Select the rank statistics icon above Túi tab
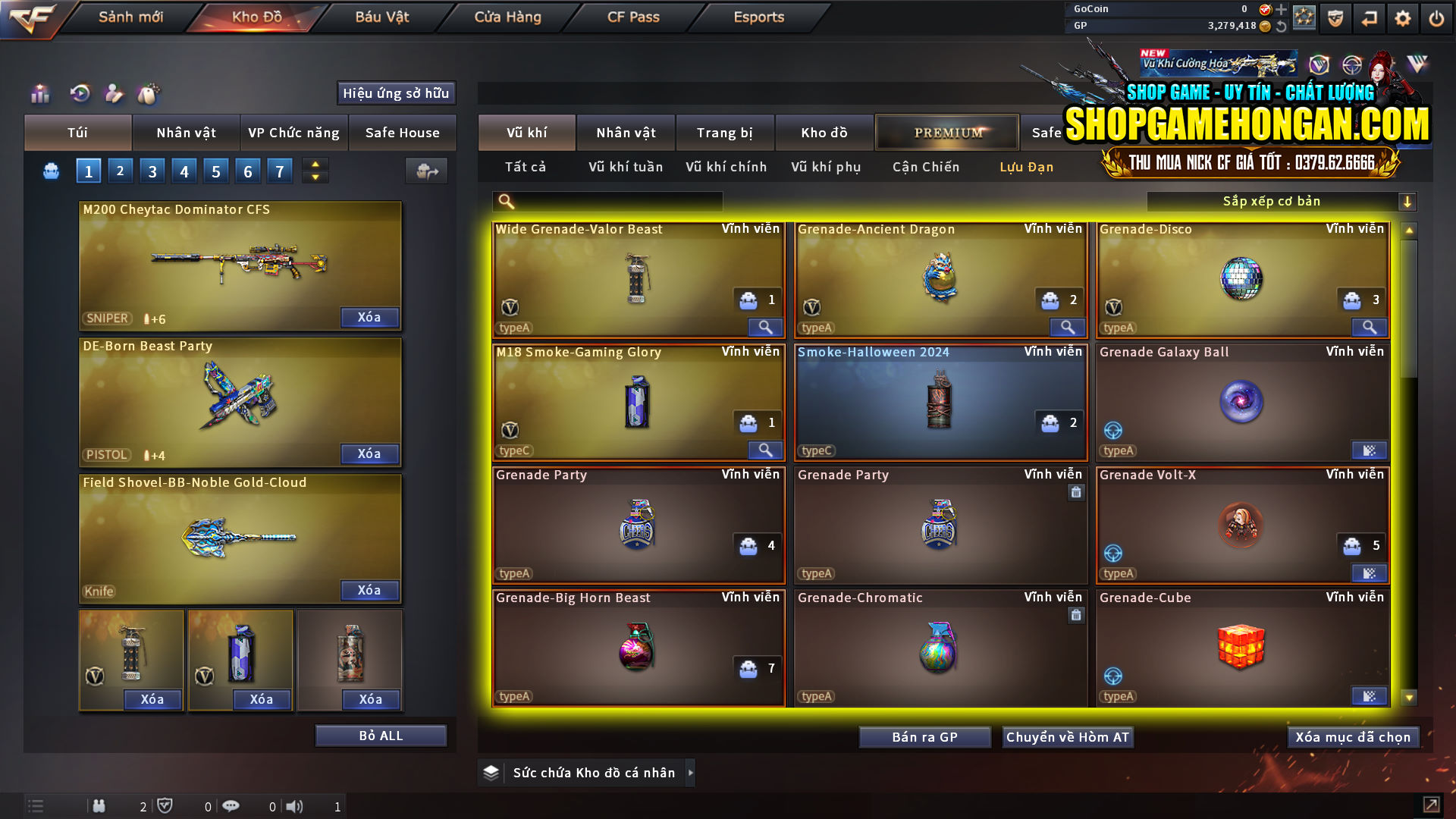The height and width of the screenshot is (819, 1456). tap(39, 93)
